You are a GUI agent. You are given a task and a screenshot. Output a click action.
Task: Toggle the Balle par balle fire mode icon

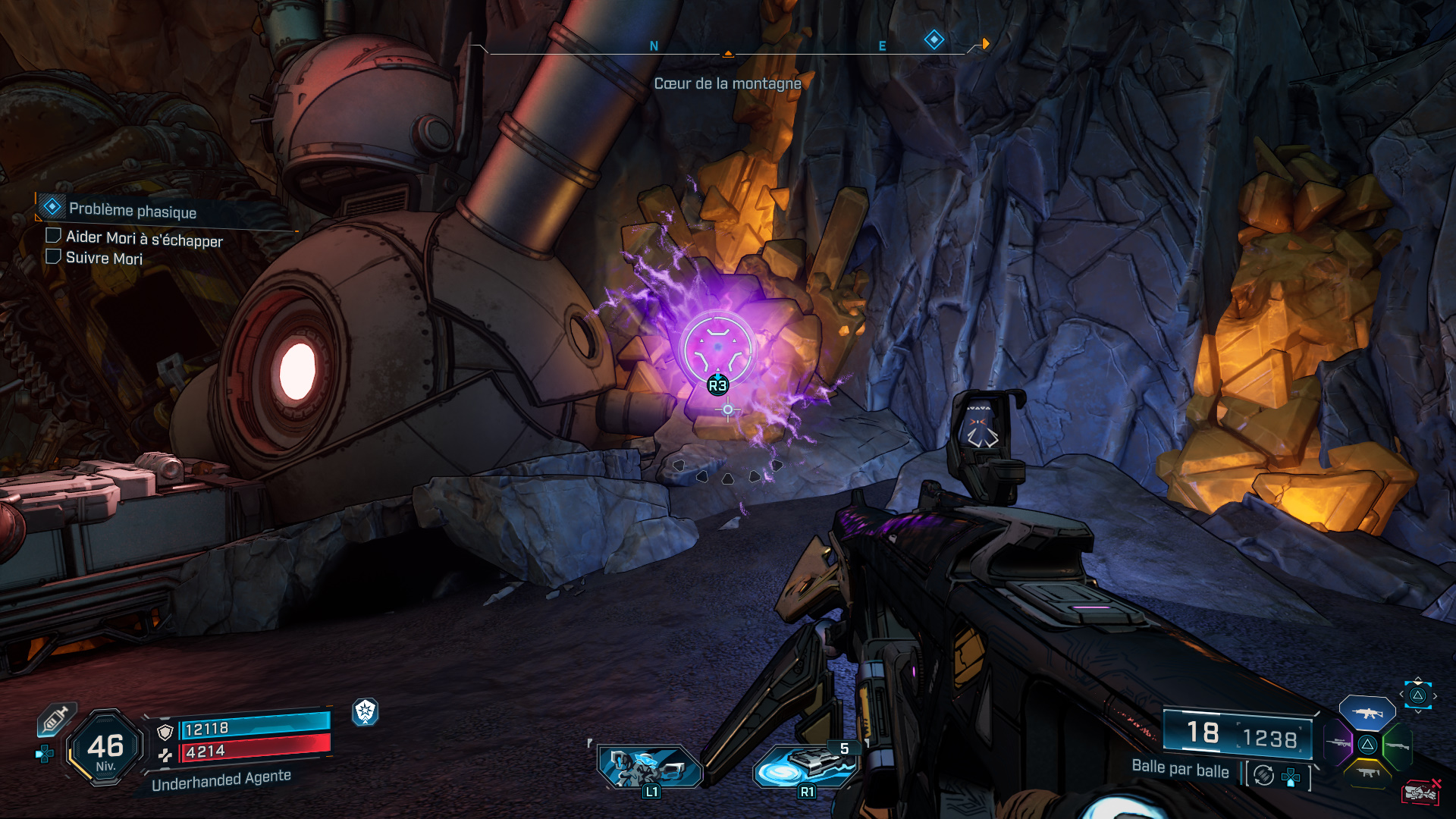coord(1263,775)
